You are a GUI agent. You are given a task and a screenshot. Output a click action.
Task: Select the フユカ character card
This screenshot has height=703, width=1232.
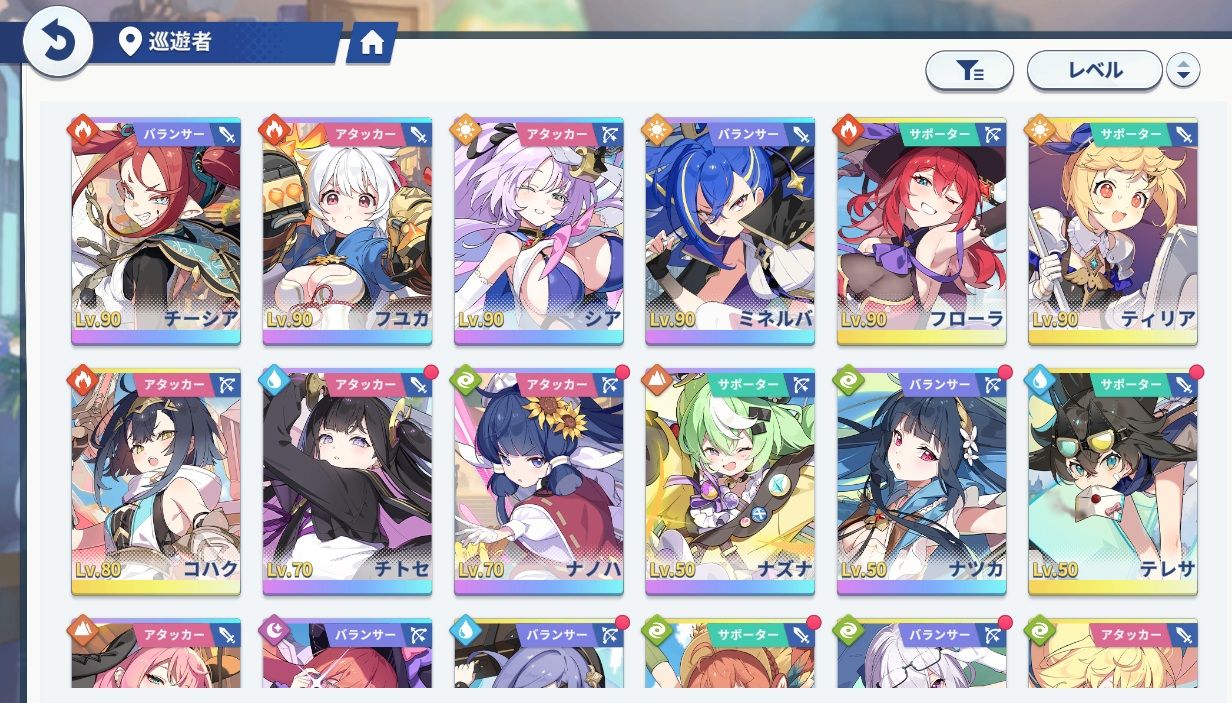347,232
